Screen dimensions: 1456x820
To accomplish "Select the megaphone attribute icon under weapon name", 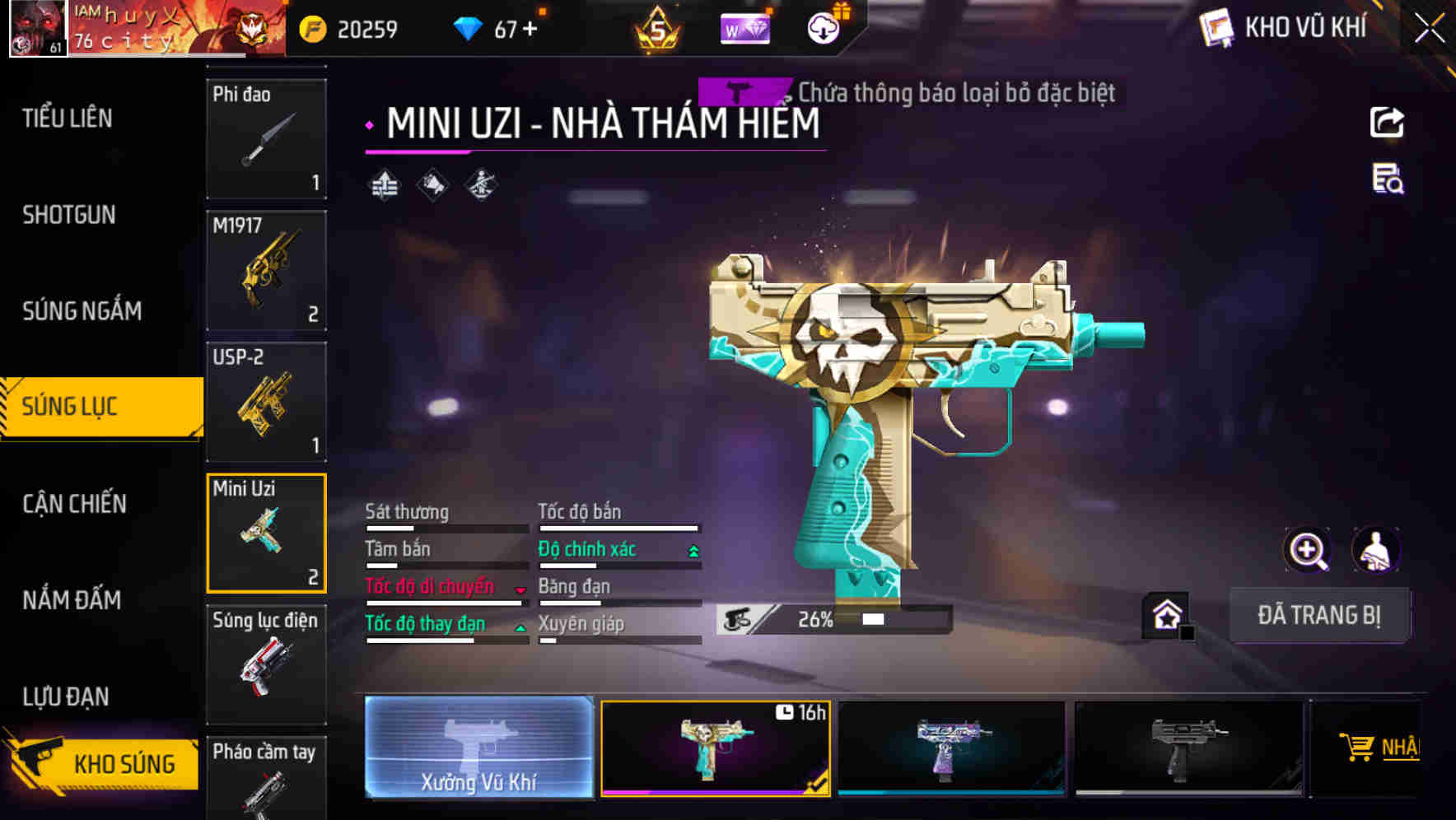I will point(432,184).
